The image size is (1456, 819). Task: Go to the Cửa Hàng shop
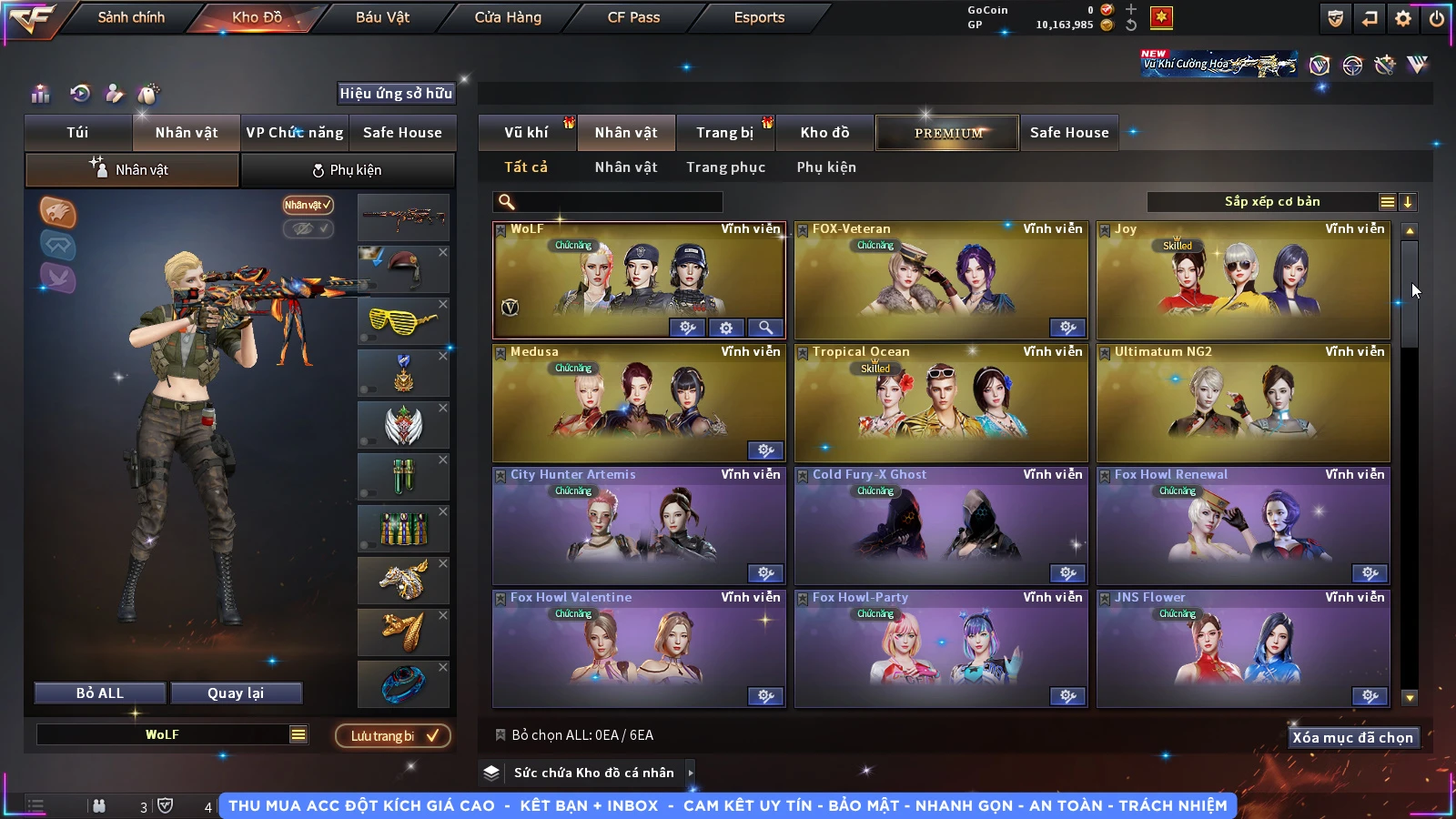[x=508, y=17]
